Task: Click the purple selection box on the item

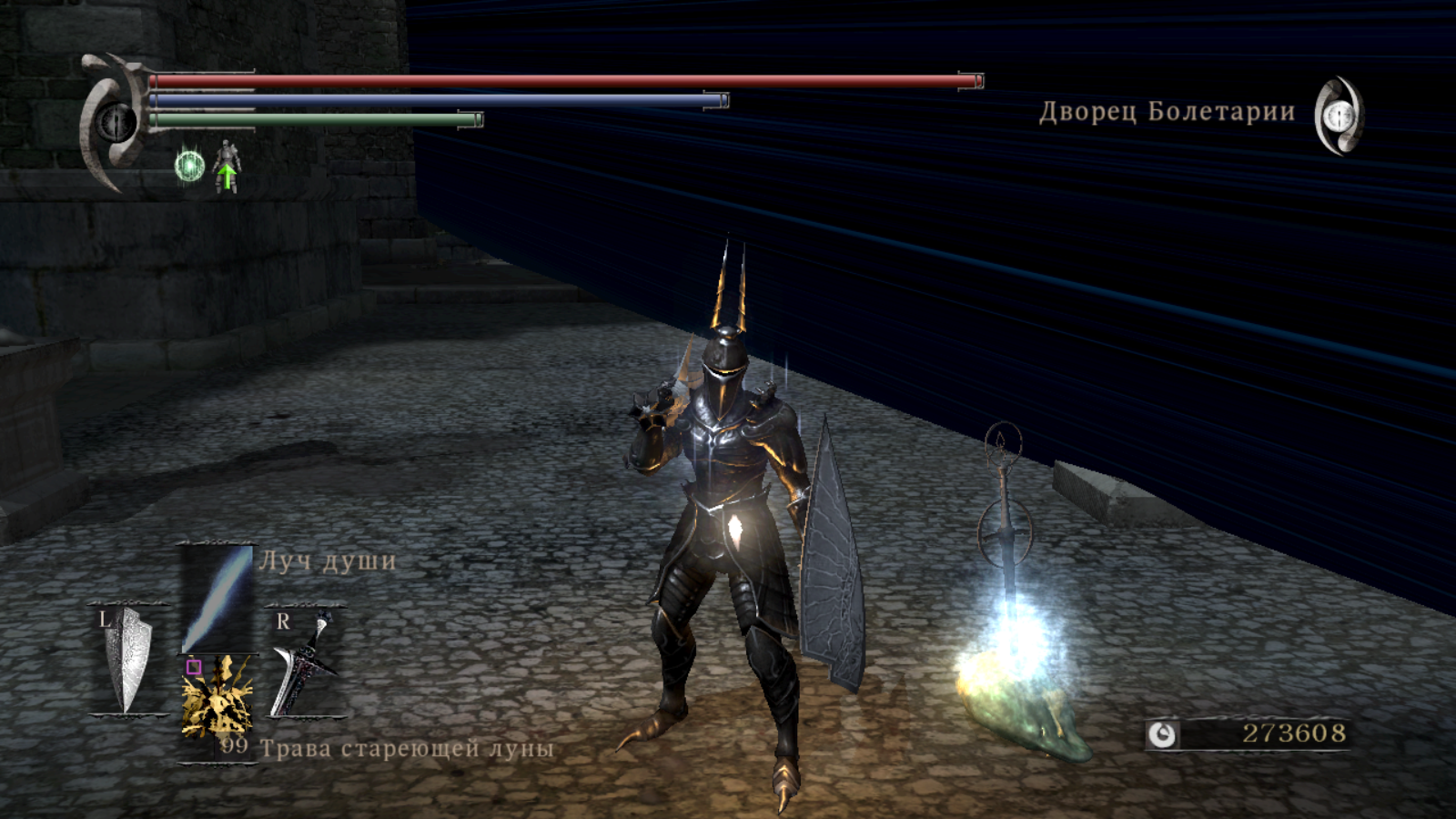Action: click(x=194, y=666)
